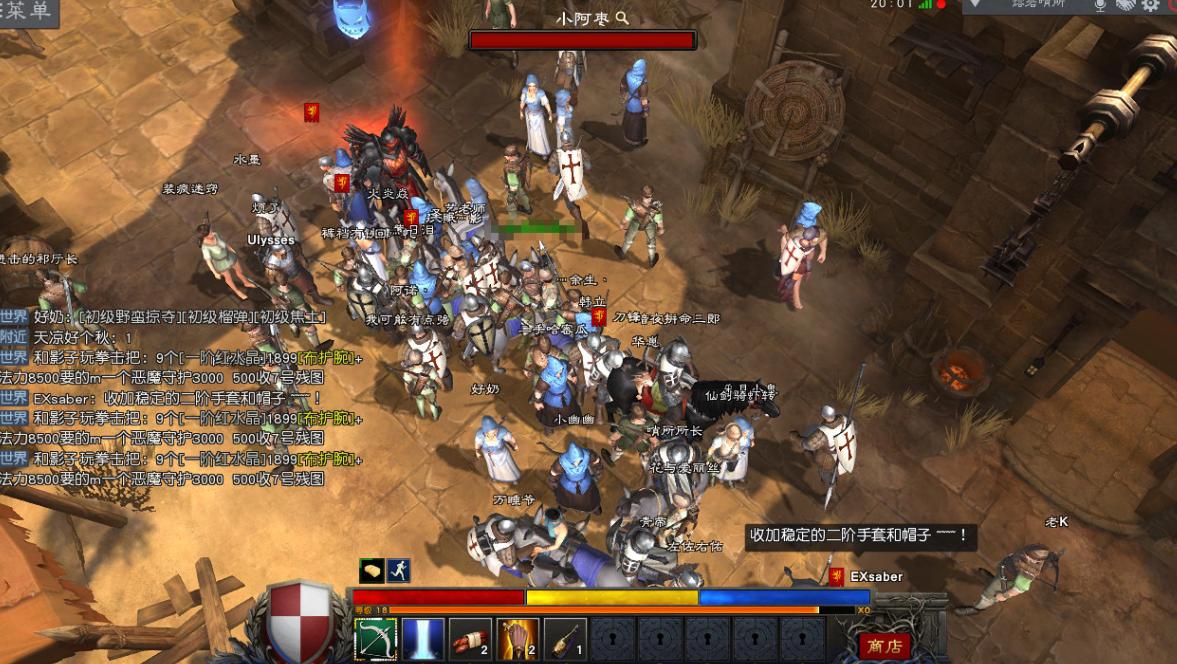Use the potion bottle item slot
1177x664 pixels.
pos(564,640)
